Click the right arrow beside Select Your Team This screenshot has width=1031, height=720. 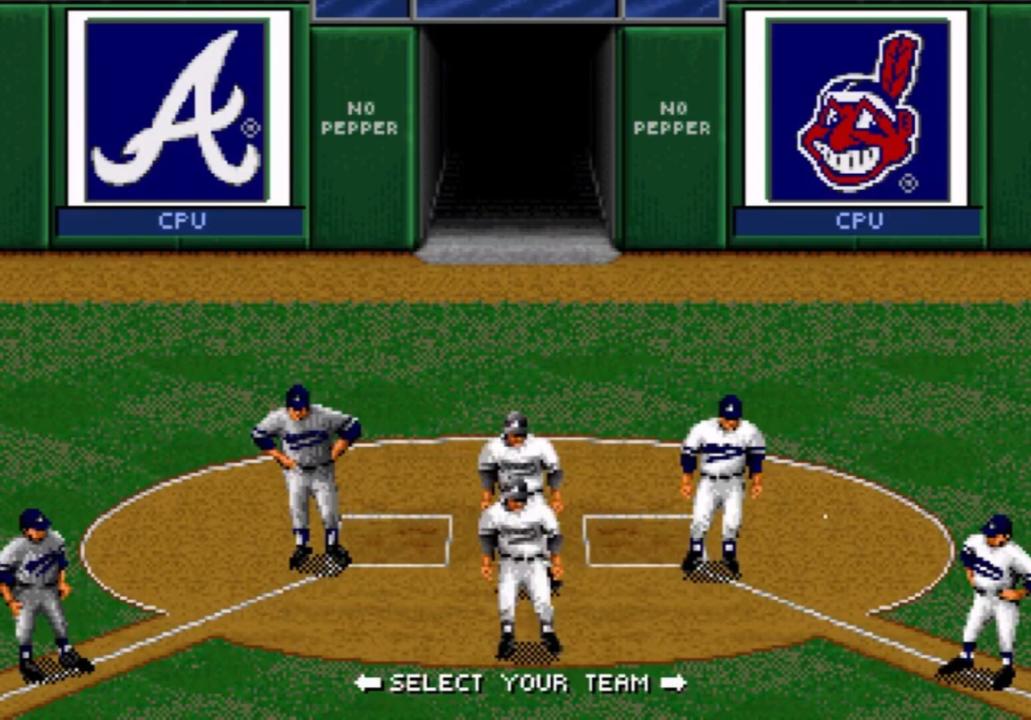pyautogui.click(x=673, y=683)
